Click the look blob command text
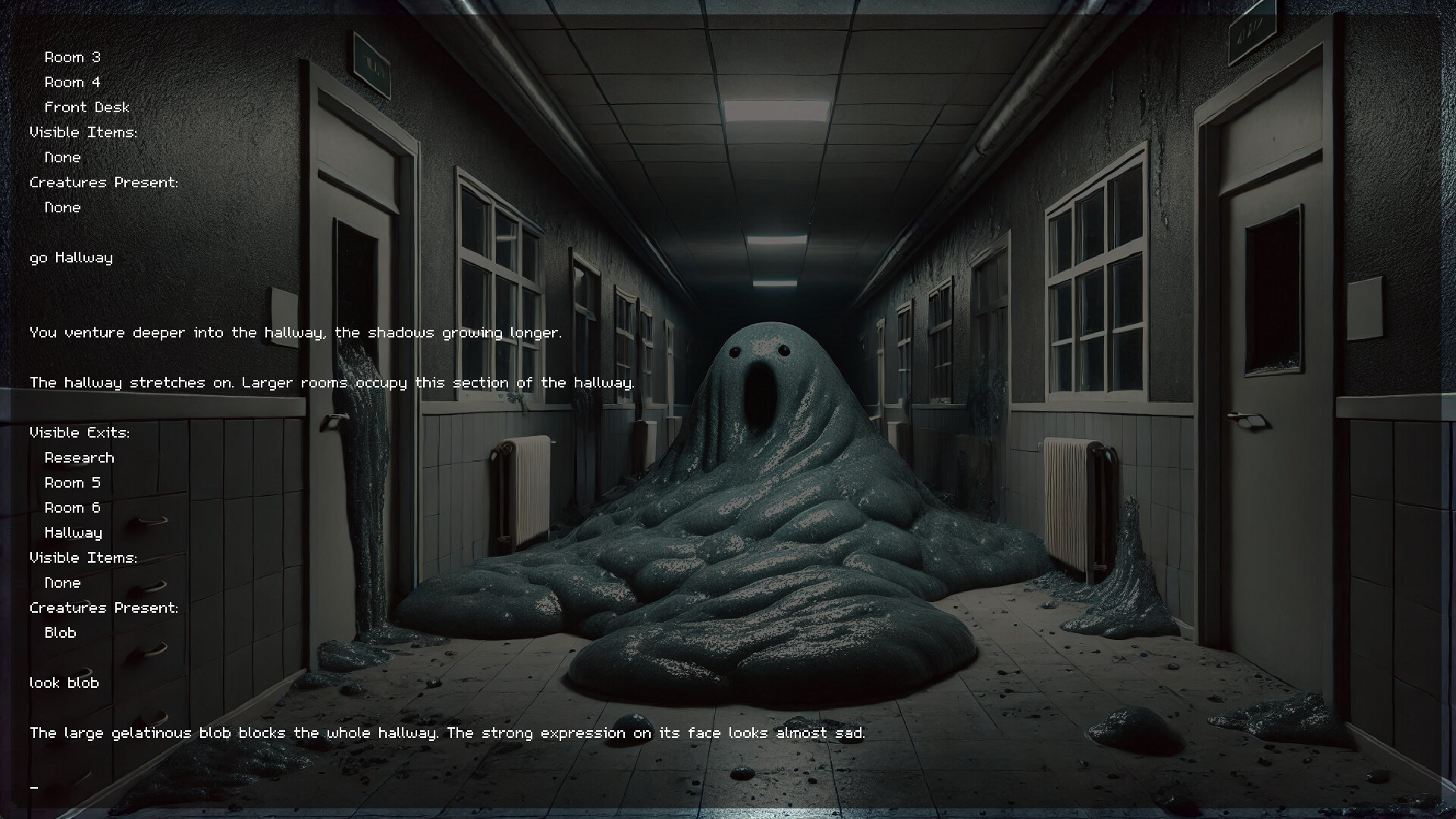Screen dimensions: 1456x819 pos(64,682)
